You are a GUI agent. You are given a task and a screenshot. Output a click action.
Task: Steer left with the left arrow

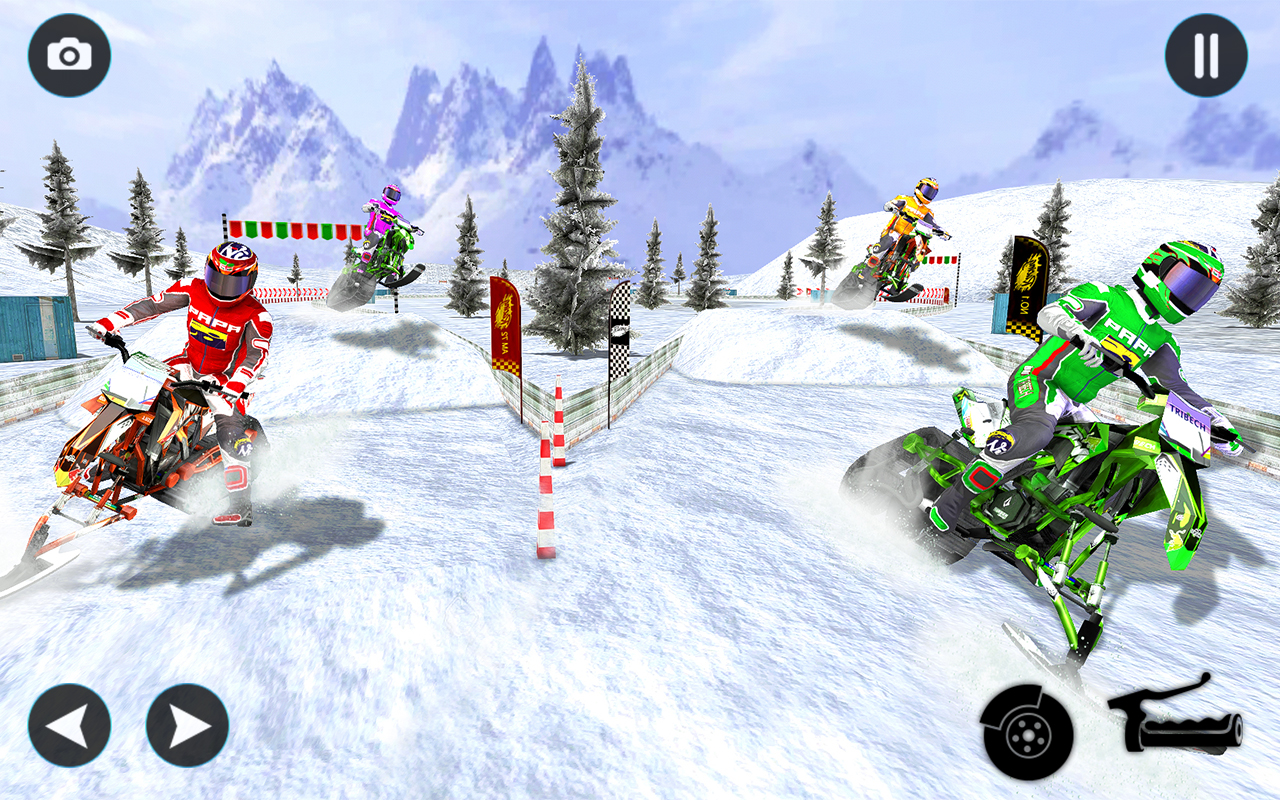(69, 725)
